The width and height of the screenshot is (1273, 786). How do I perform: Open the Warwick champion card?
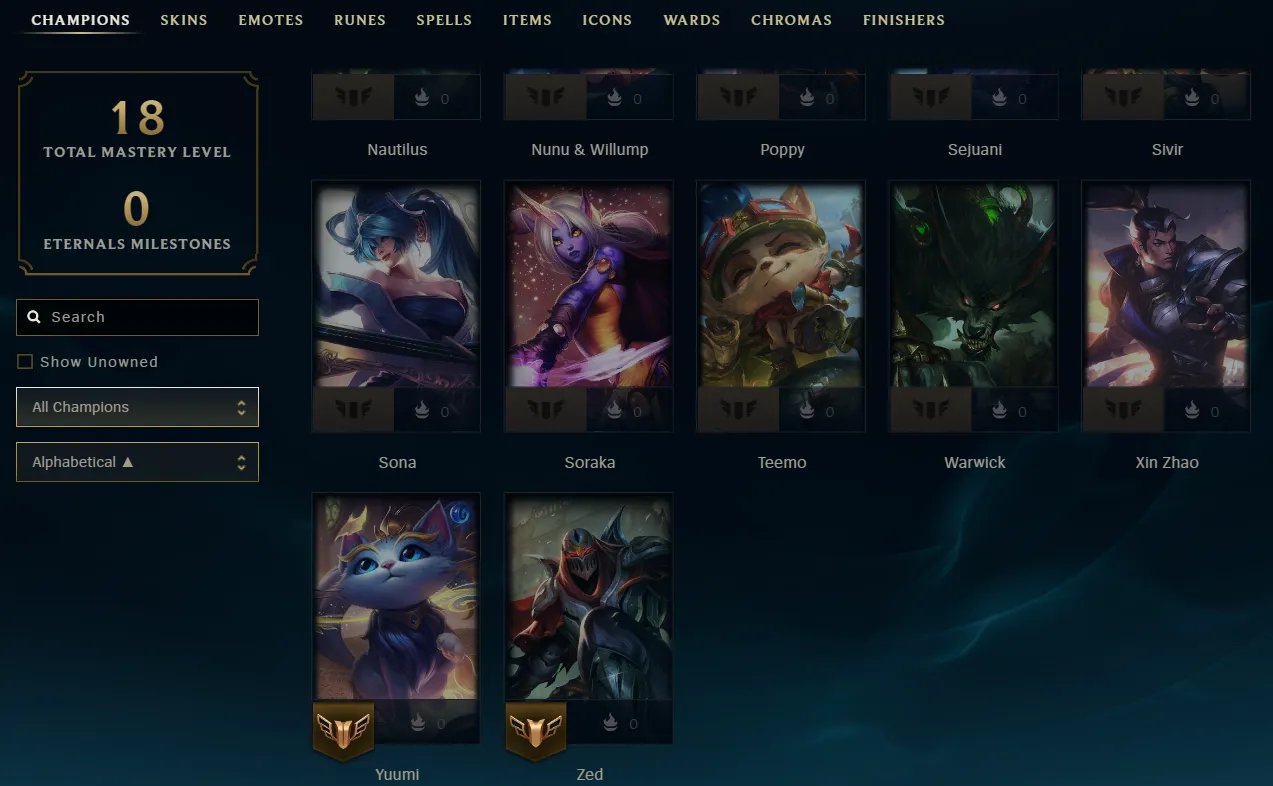[973, 290]
